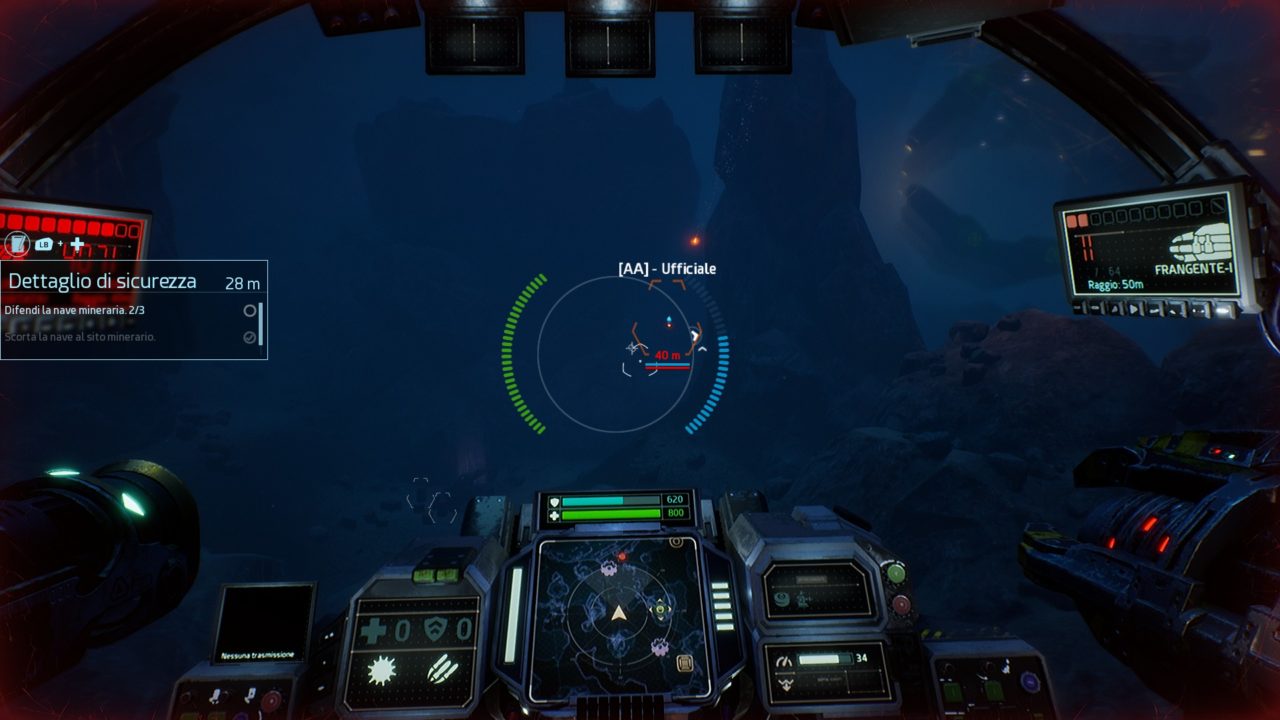Click the repair kit plus icon
The height and width of the screenshot is (720, 1280).
click(373, 630)
